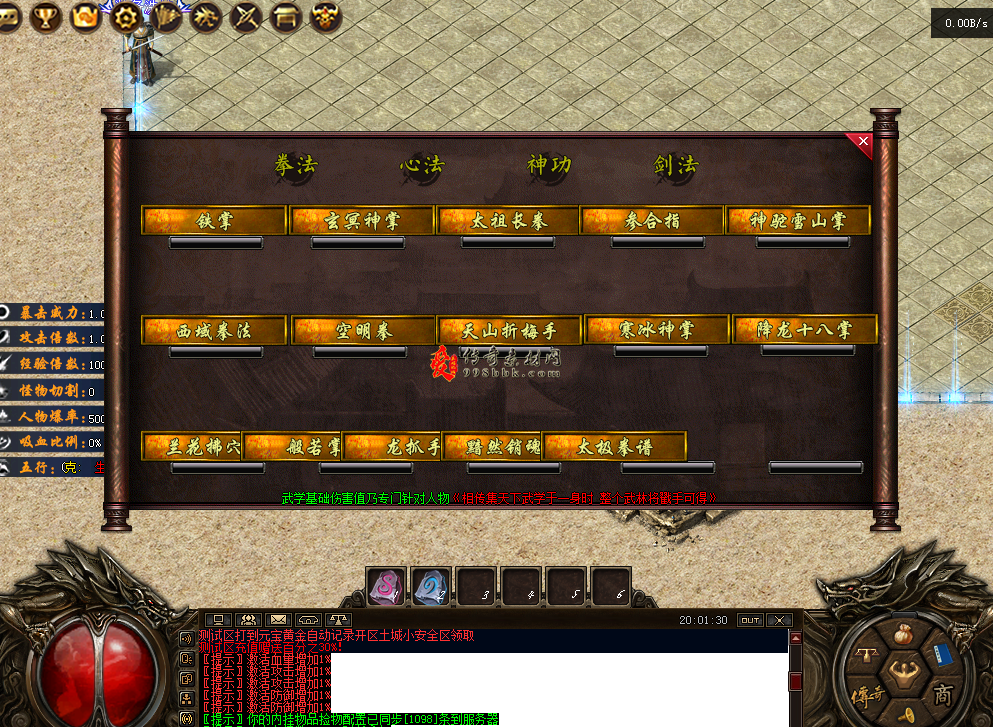The image size is (993, 727).
Task: Click the OUT button above the chat
Action: 750,620
